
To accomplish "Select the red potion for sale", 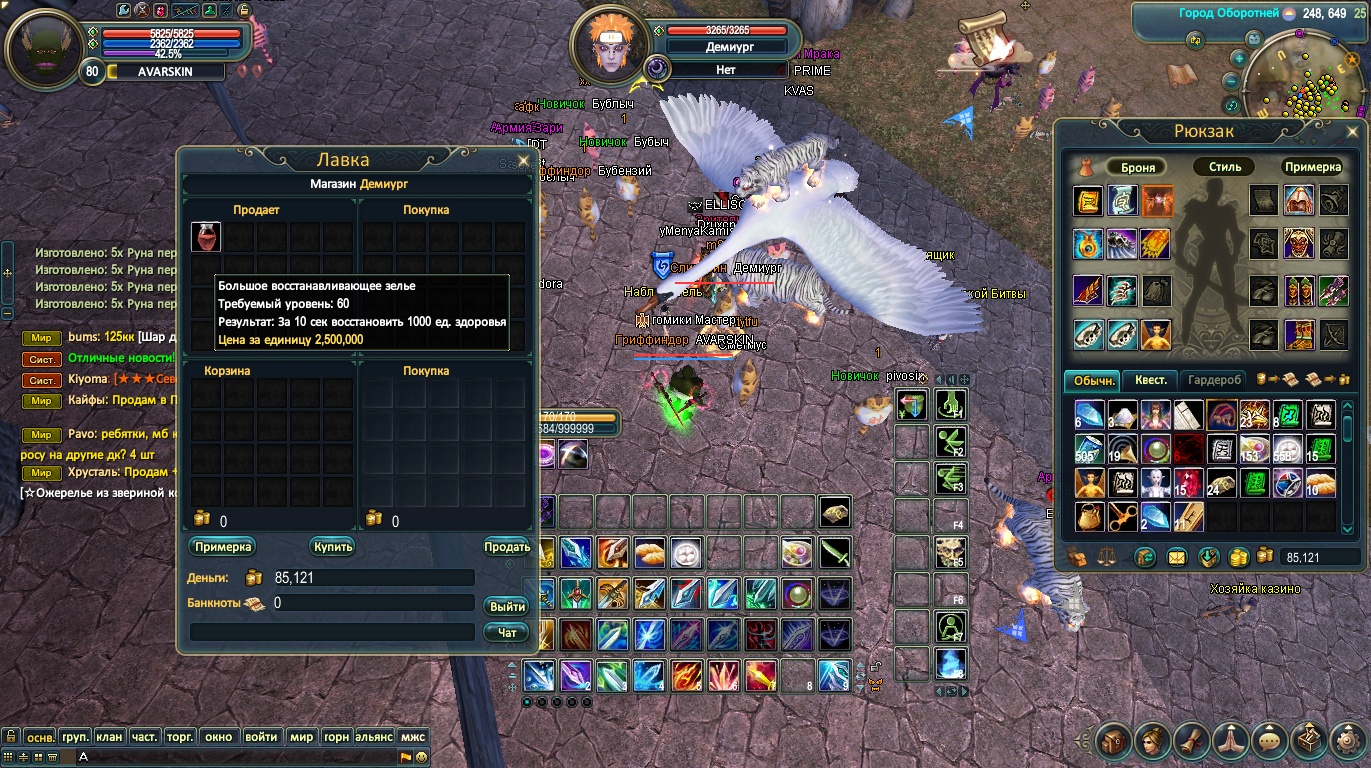I will coord(206,237).
